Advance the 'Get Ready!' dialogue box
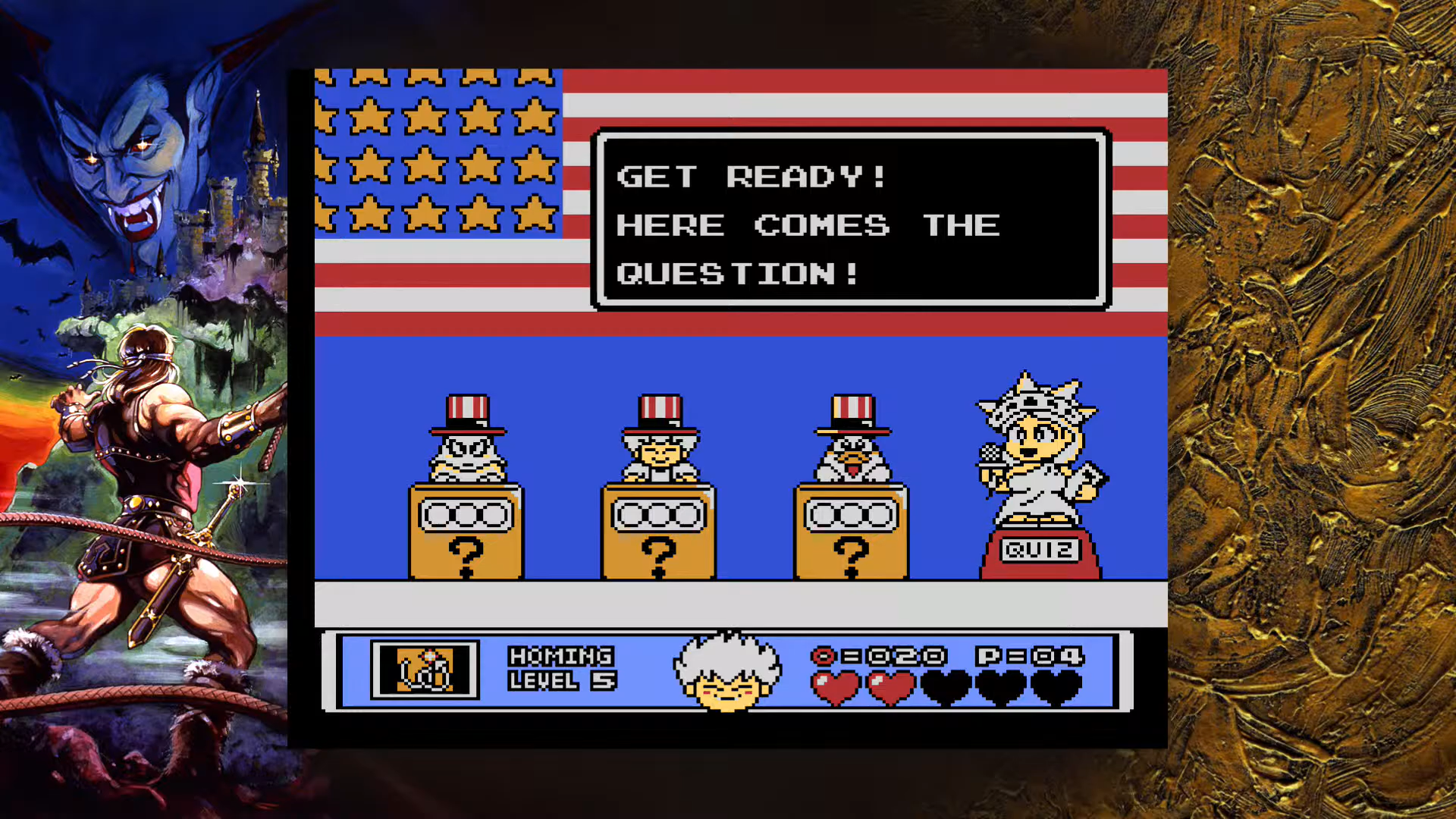The width and height of the screenshot is (1456, 819). click(x=850, y=220)
